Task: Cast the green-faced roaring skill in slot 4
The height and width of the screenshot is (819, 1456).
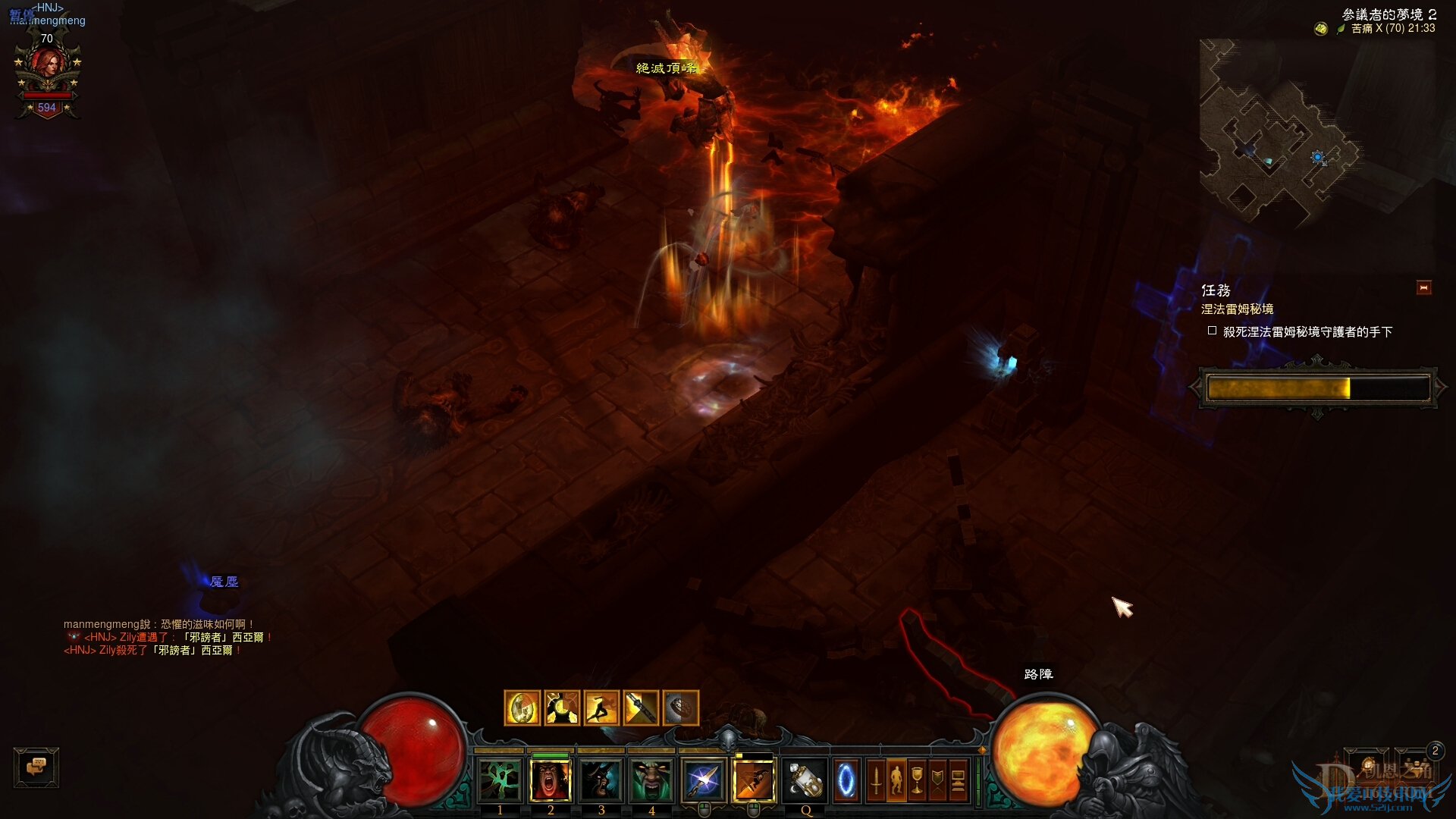Action: click(651, 780)
